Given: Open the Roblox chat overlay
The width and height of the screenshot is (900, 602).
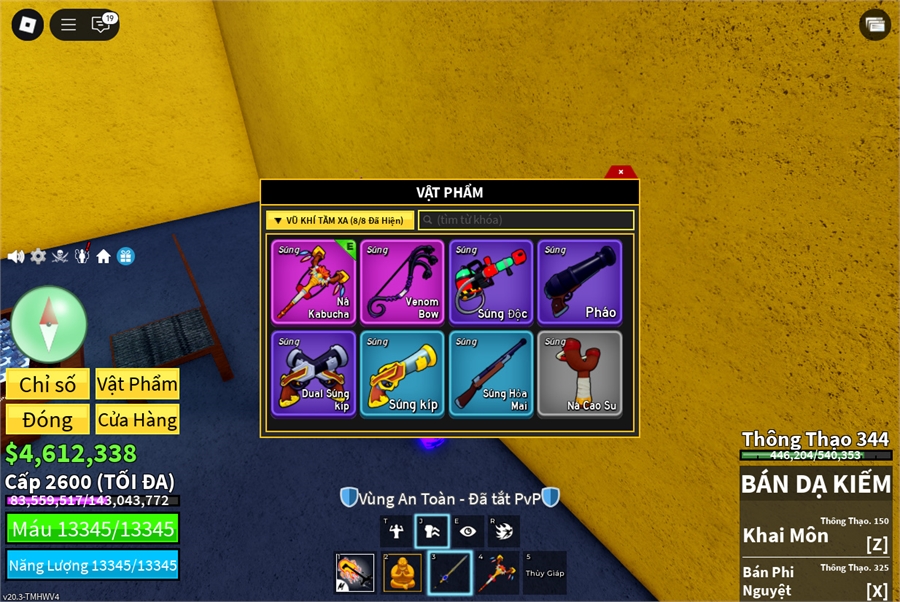Looking at the screenshot, I should point(101,25).
